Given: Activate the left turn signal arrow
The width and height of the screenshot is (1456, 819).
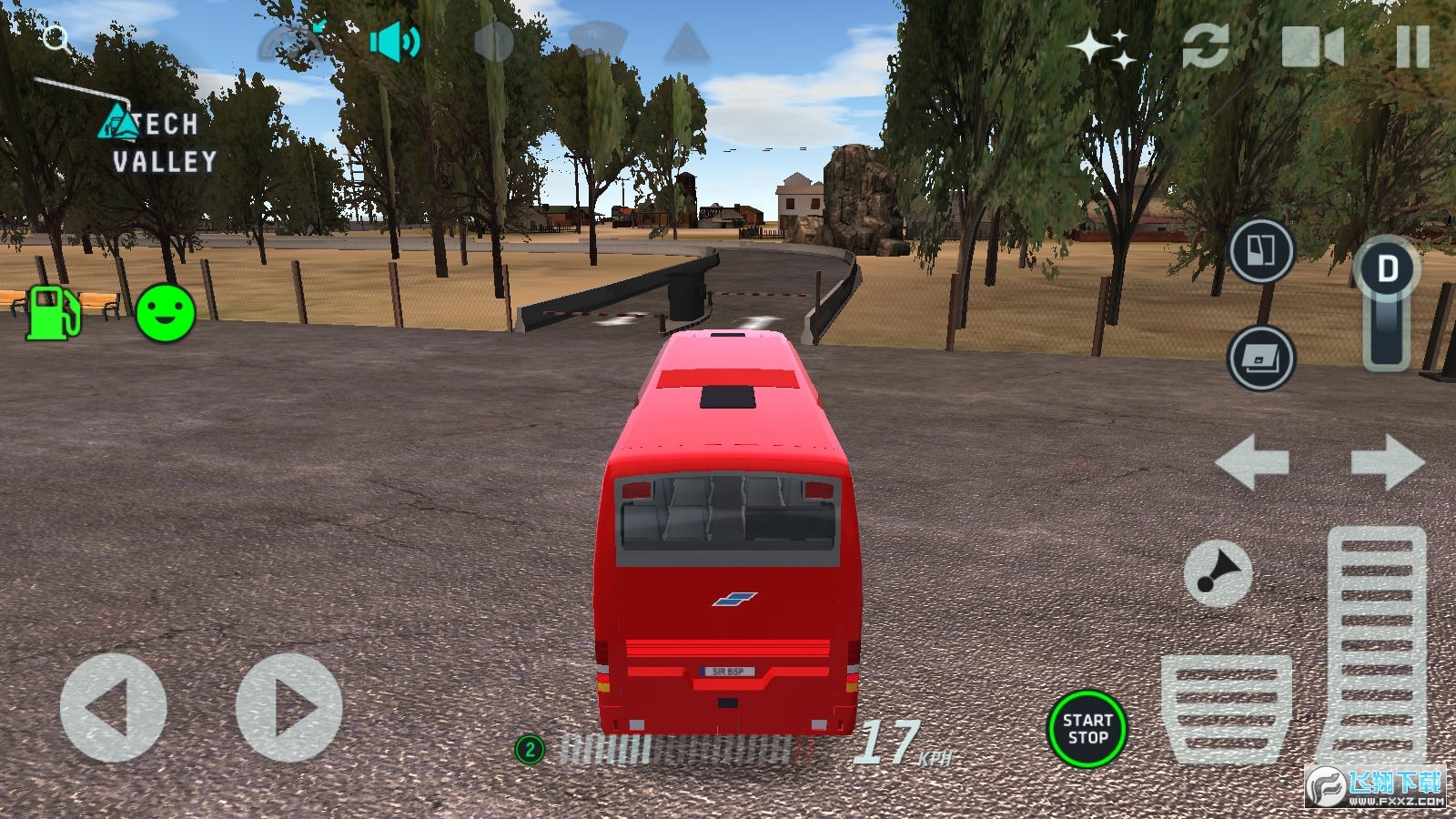Looking at the screenshot, I should (x=1252, y=462).
